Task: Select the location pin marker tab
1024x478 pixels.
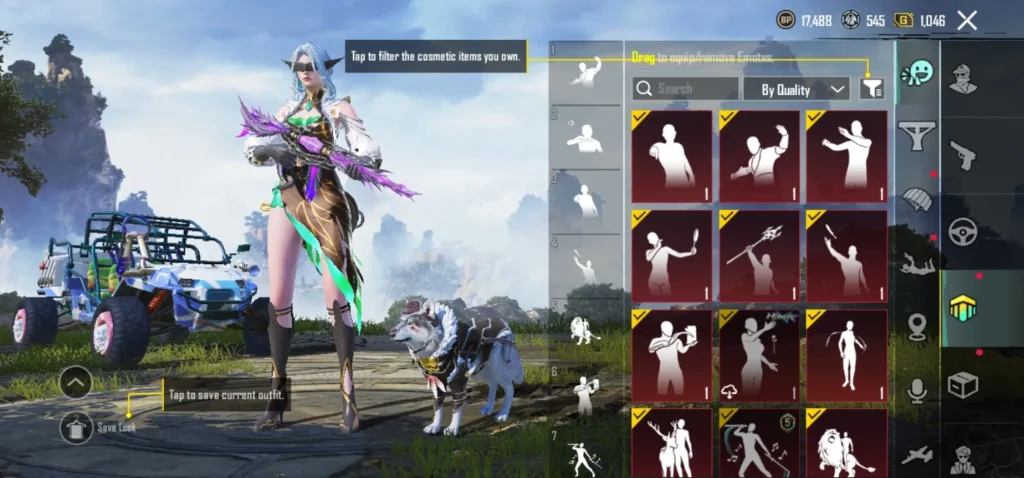Action: tap(916, 326)
